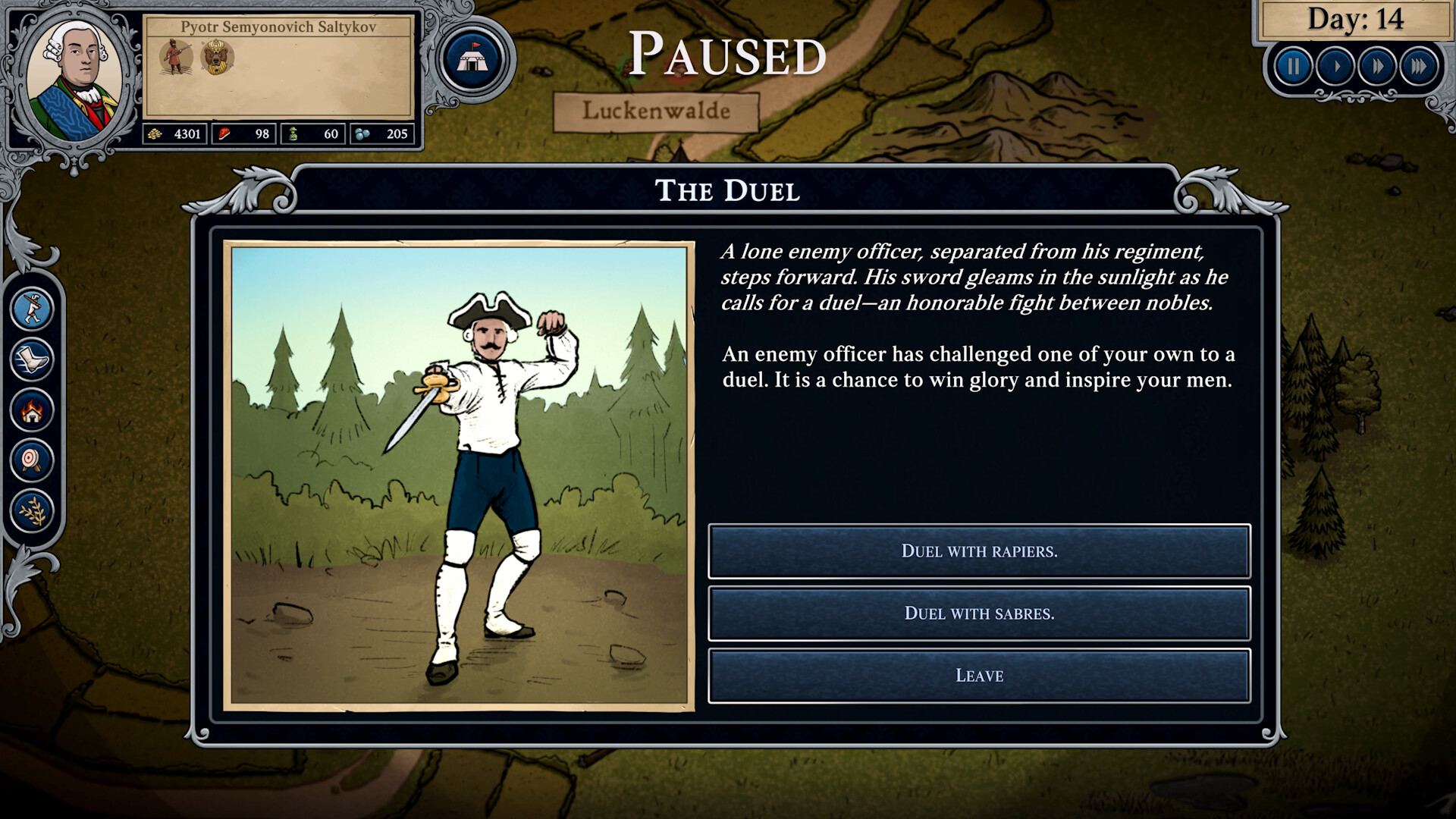Activate the archery target training action
Image resolution: width=1456 pixels, height=819 pixels.
(x=32, y=460)
